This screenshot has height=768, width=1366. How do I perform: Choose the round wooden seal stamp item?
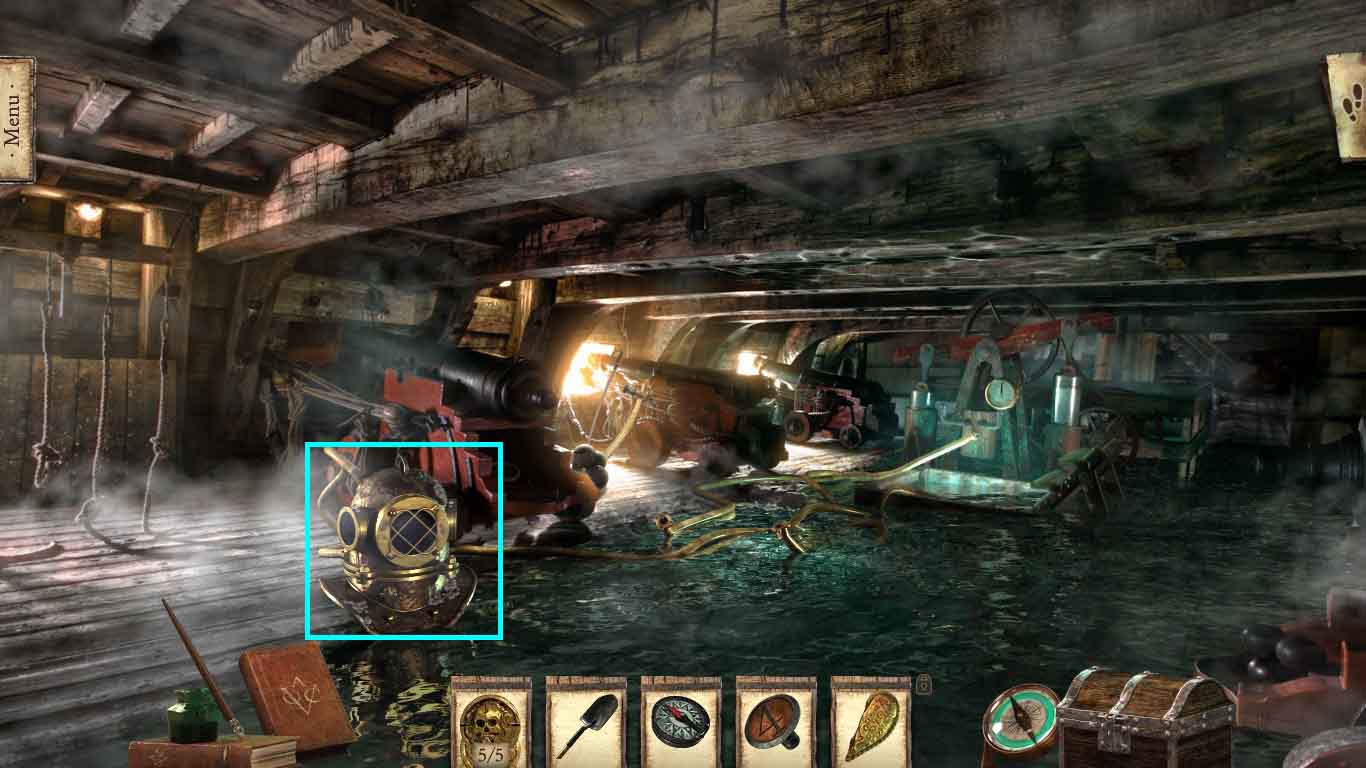[776, 724]
